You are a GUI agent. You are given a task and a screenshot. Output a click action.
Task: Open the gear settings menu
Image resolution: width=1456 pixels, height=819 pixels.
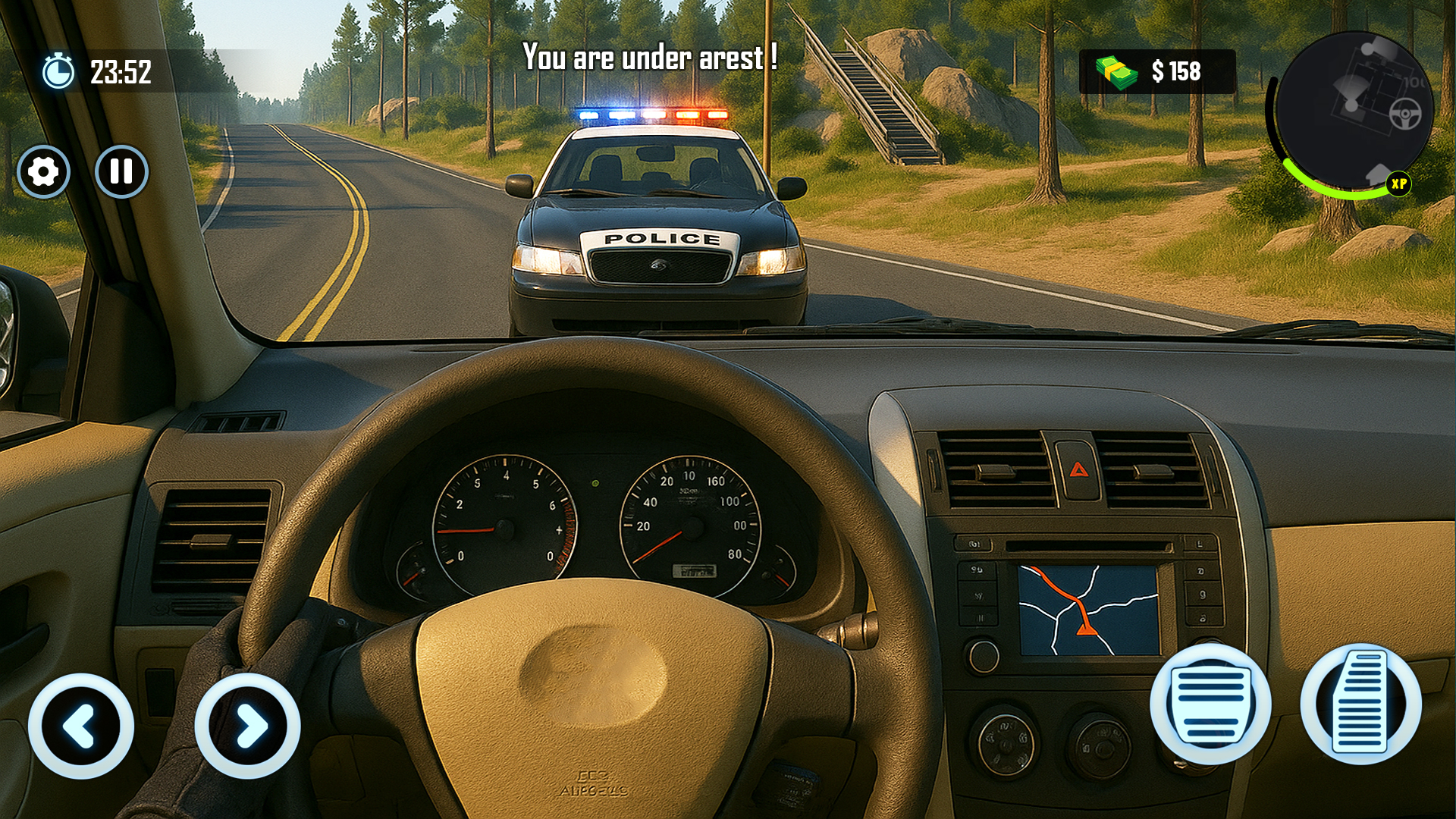tap(43, 172)
